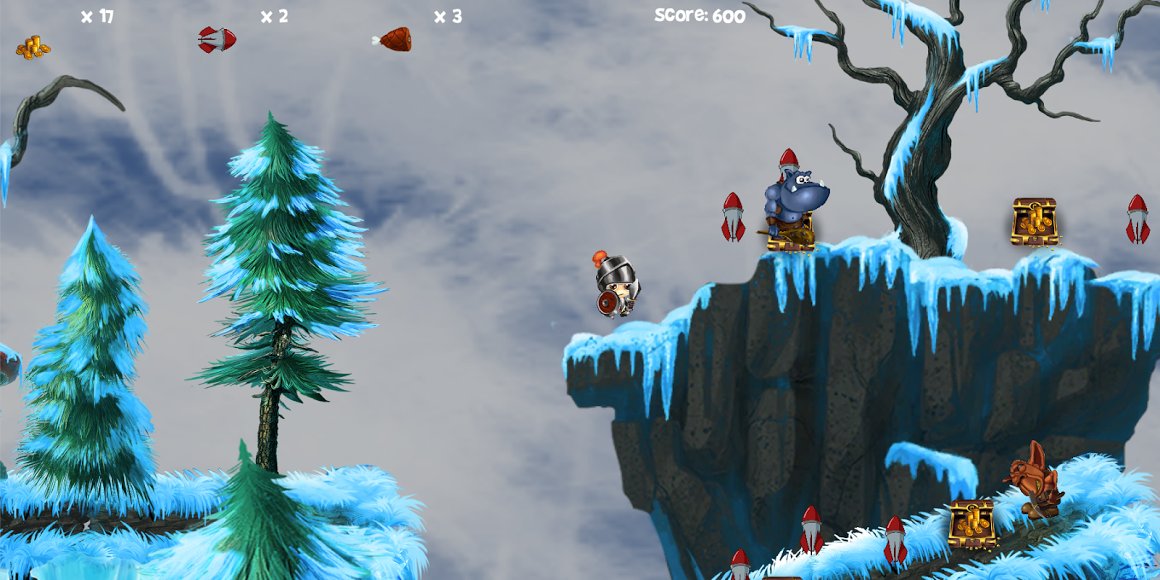
Task: Click the meat leg lives icon
Action: point(393,40)
